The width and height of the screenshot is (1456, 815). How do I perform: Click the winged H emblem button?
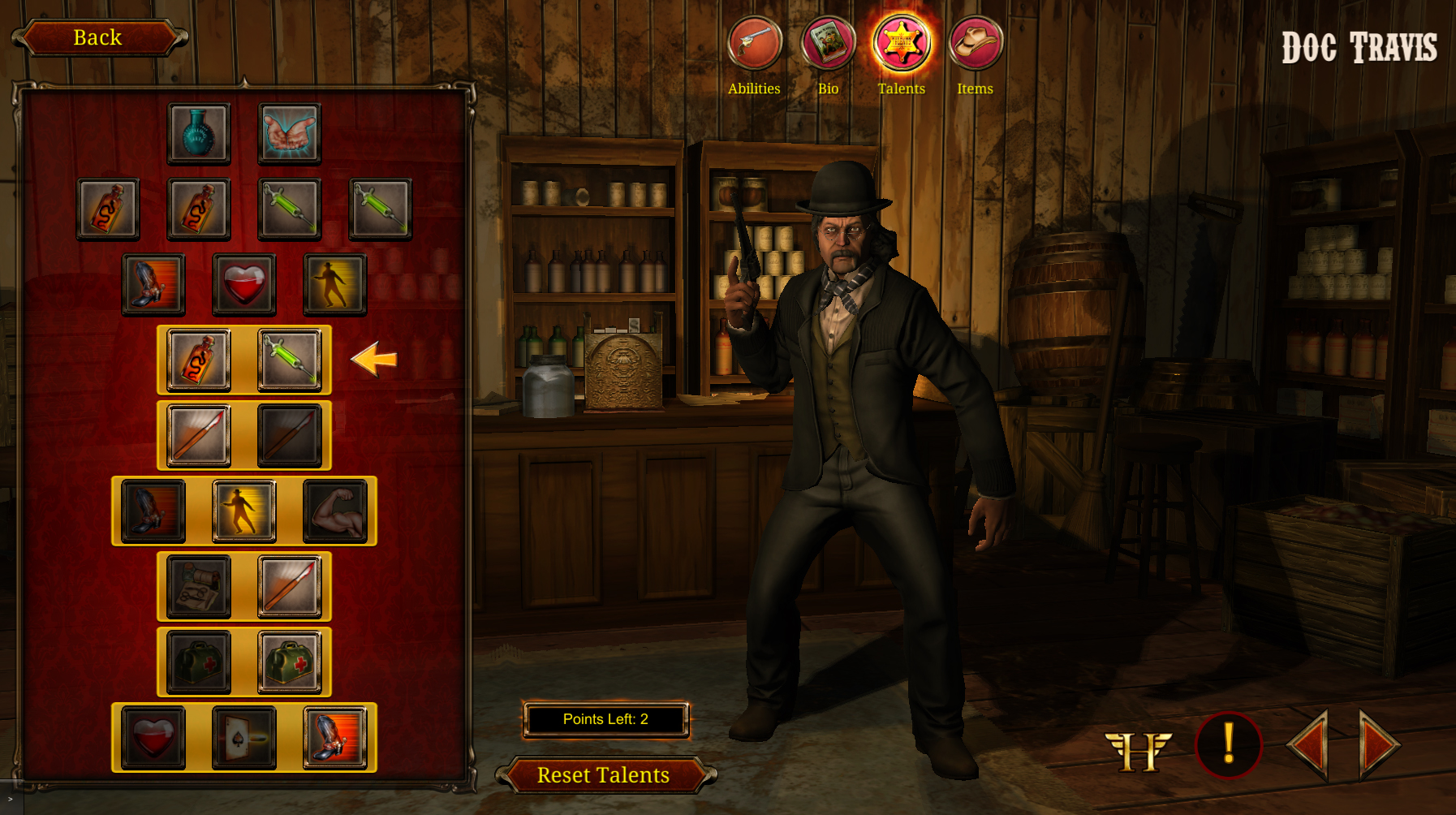click(1138, 750)
